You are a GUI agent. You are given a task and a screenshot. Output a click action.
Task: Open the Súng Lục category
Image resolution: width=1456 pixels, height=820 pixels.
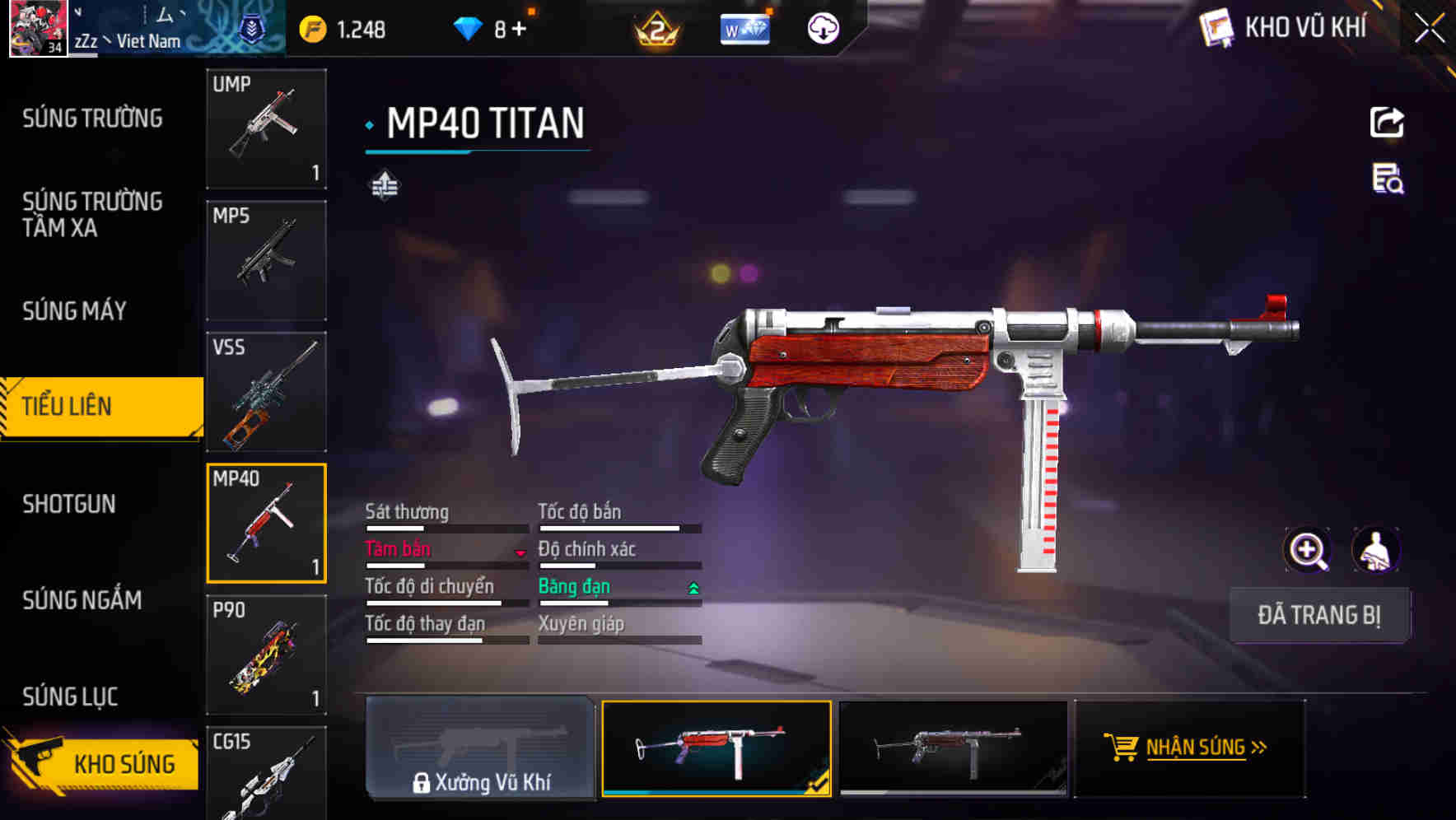70,697
